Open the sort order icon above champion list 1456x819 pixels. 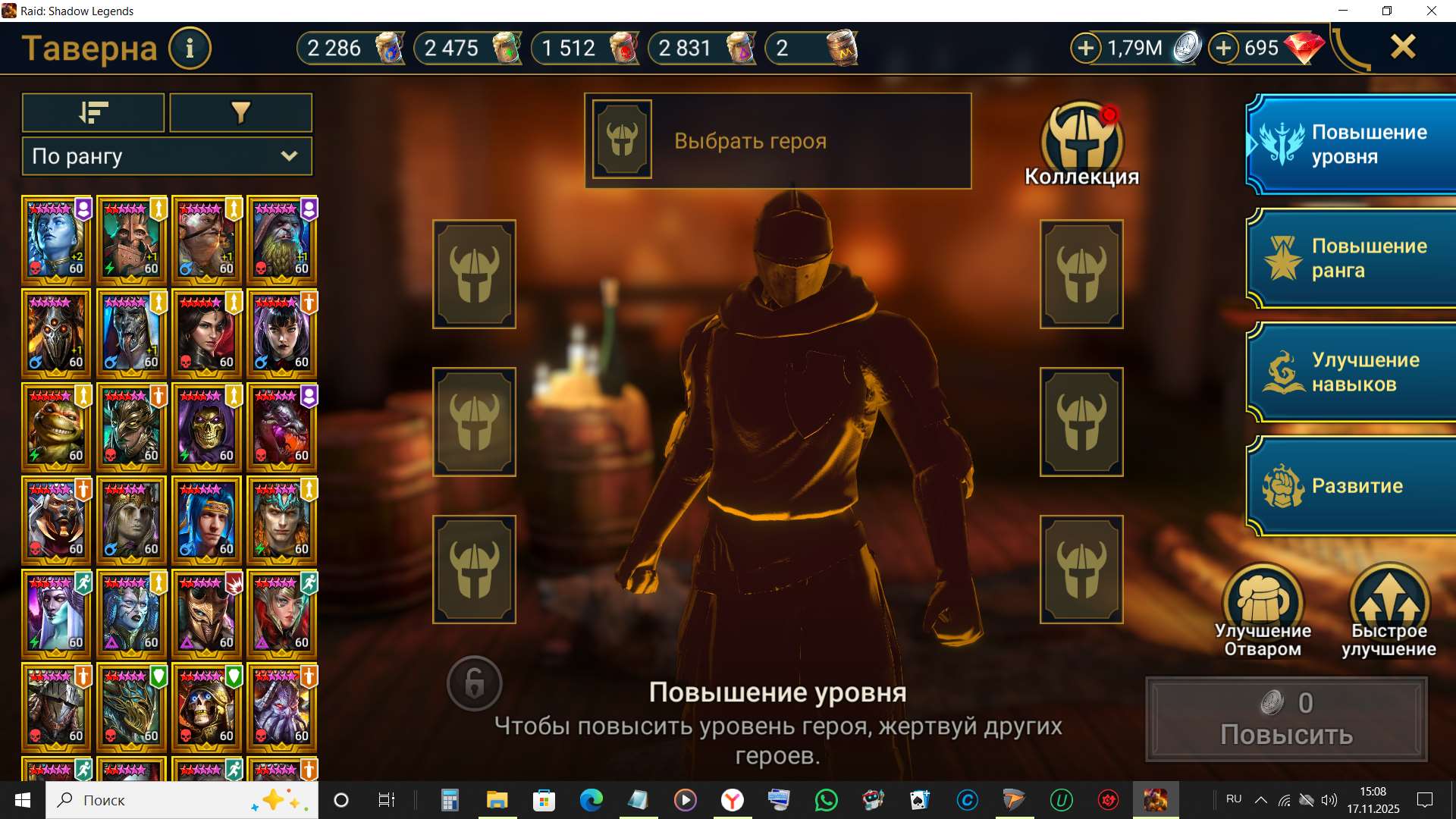93,112
